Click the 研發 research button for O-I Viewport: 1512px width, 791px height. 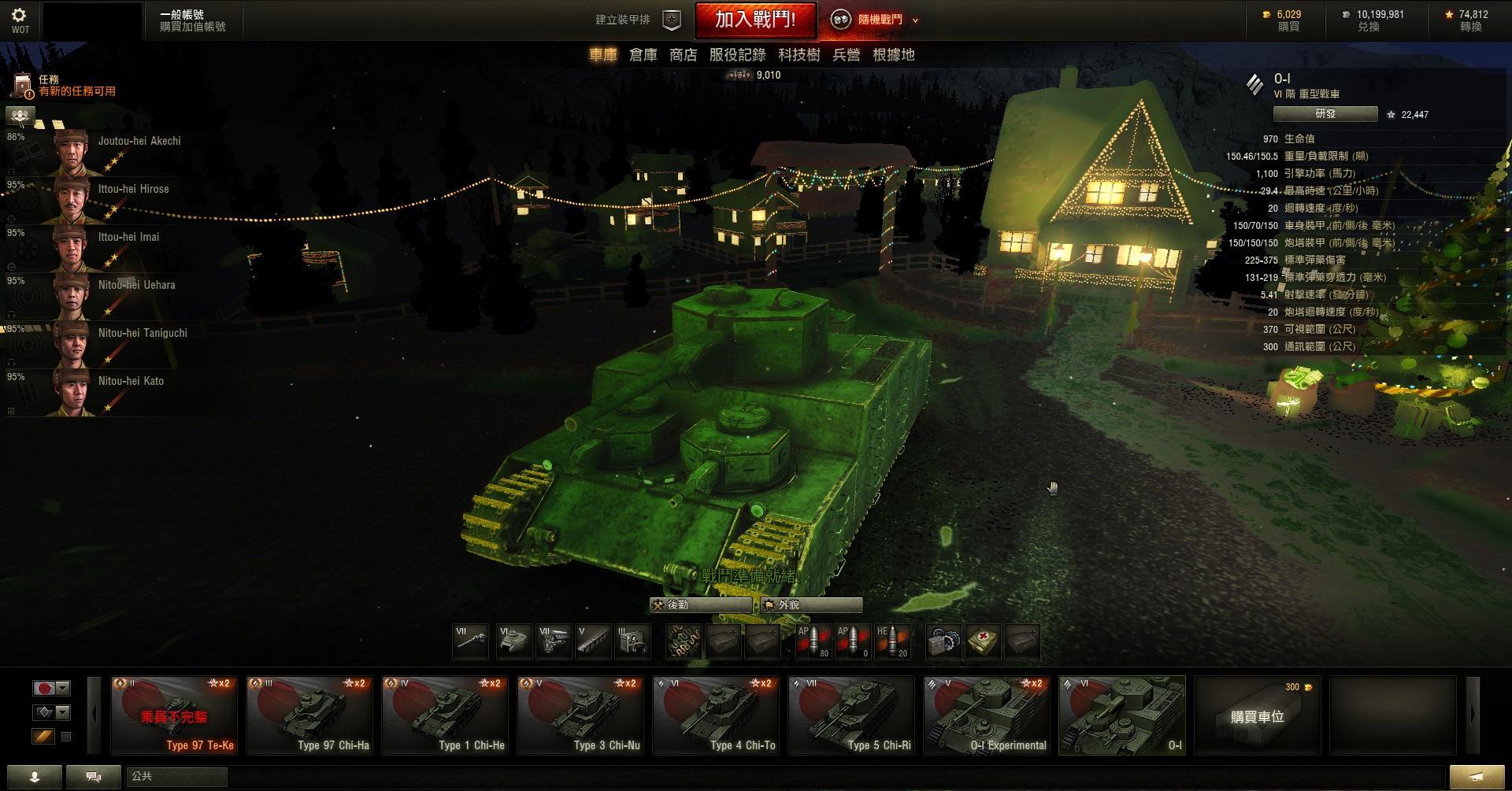pos(1325,114)
